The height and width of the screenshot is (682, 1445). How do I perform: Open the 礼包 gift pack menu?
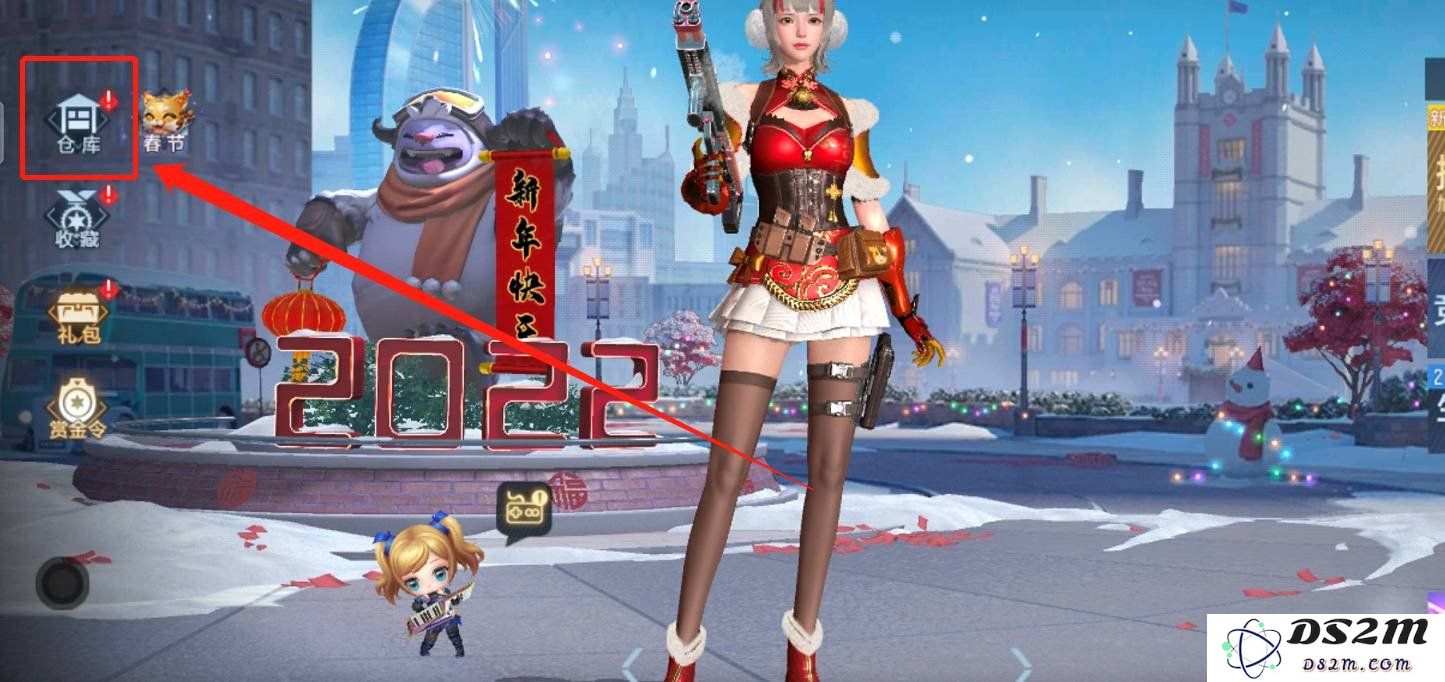coord(78,312)
